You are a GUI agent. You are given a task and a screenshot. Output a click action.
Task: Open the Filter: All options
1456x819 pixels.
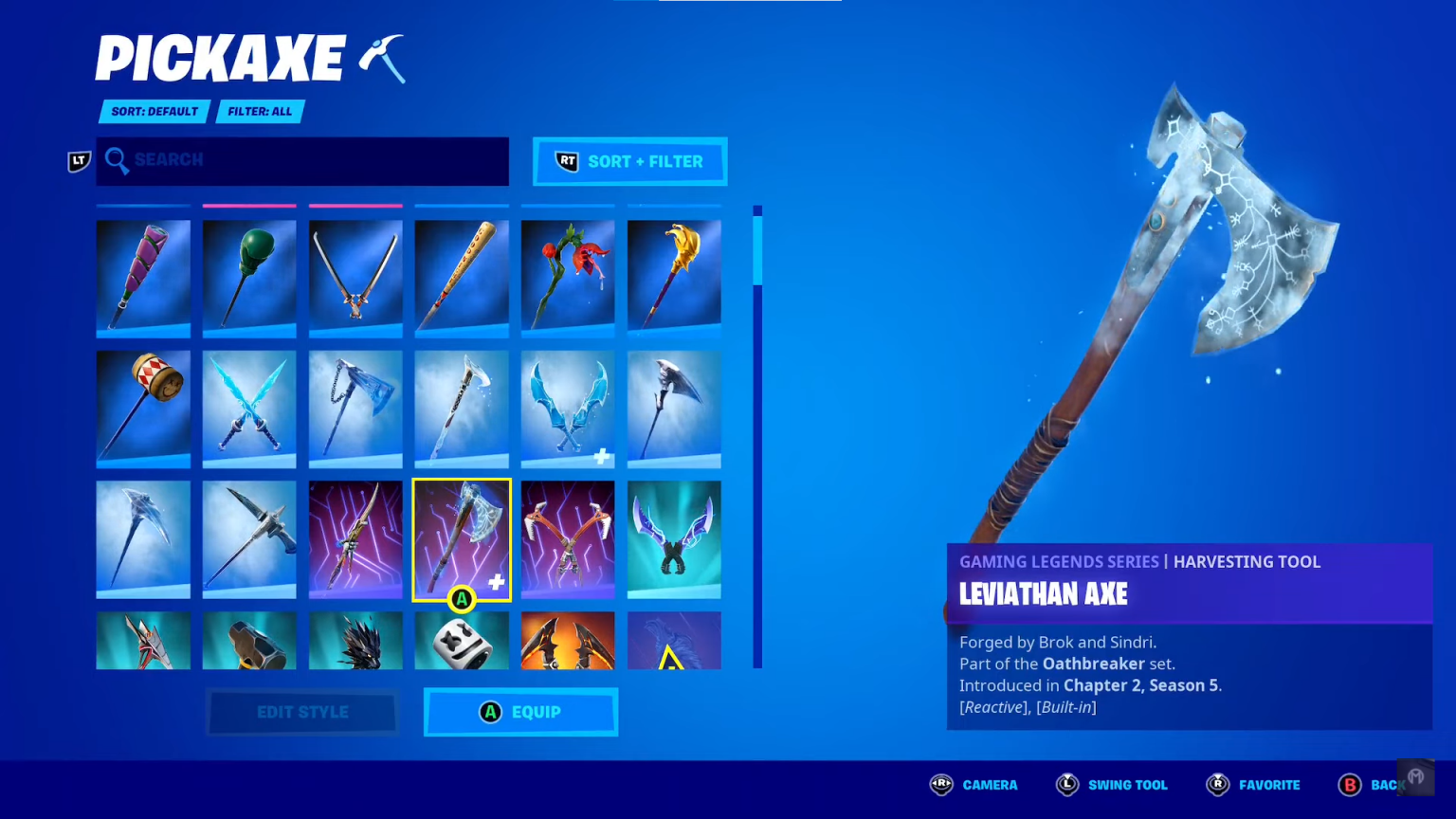[260, 112]
